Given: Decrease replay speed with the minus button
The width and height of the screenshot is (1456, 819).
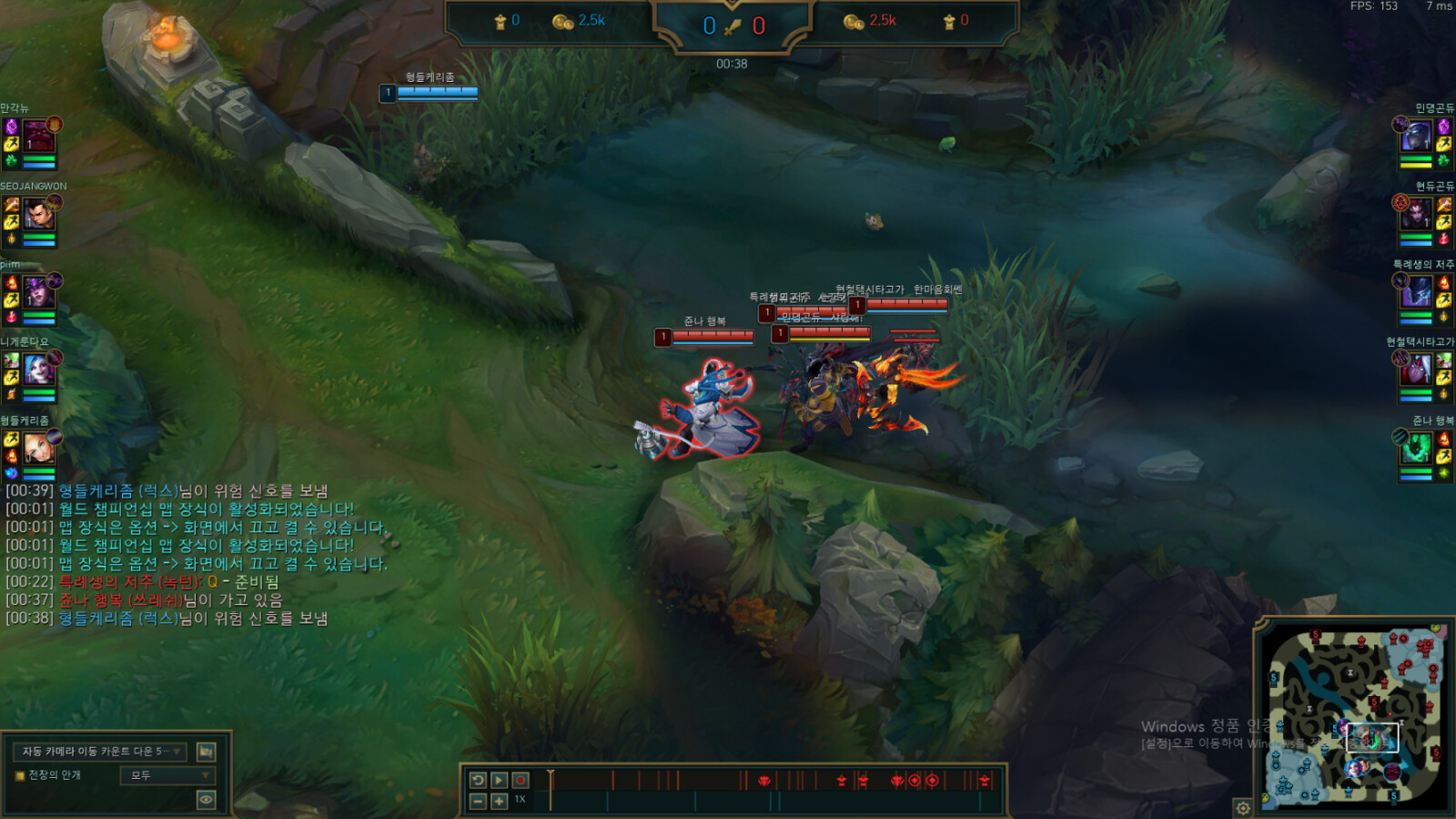Looking at the screenshot, I should 478,801.
